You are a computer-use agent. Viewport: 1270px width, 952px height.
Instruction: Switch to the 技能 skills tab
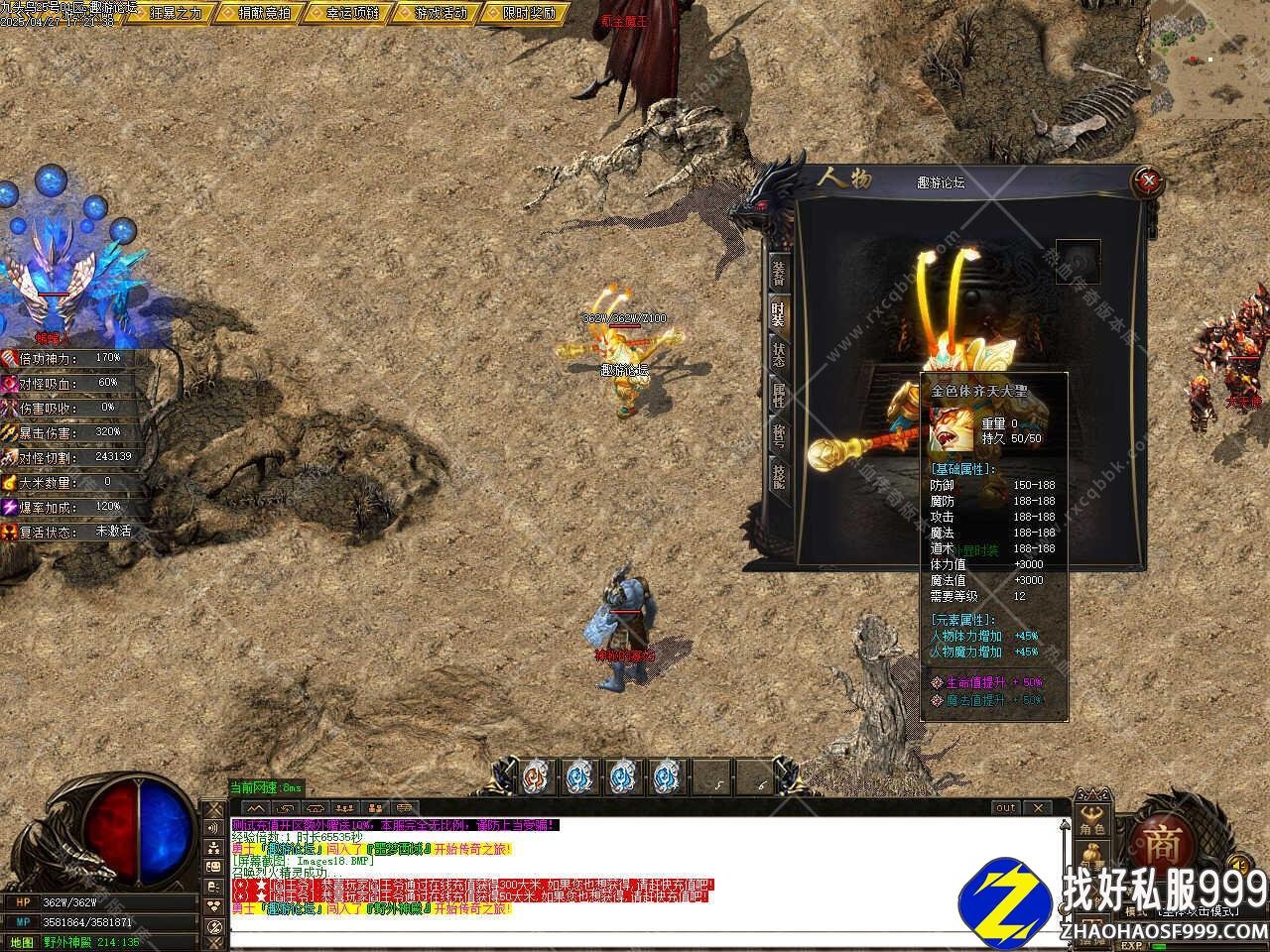[x=779, y=480]
